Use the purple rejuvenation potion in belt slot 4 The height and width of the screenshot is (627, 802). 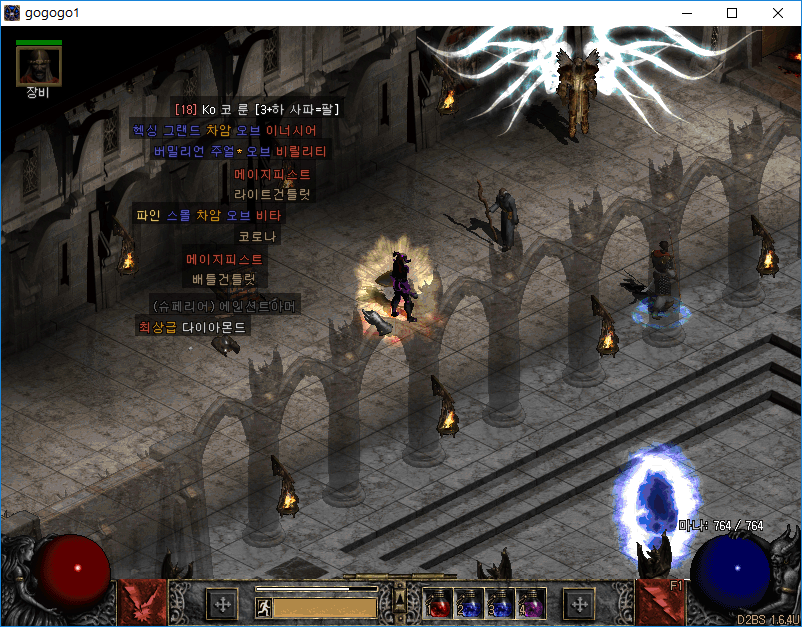coord(531,604)
